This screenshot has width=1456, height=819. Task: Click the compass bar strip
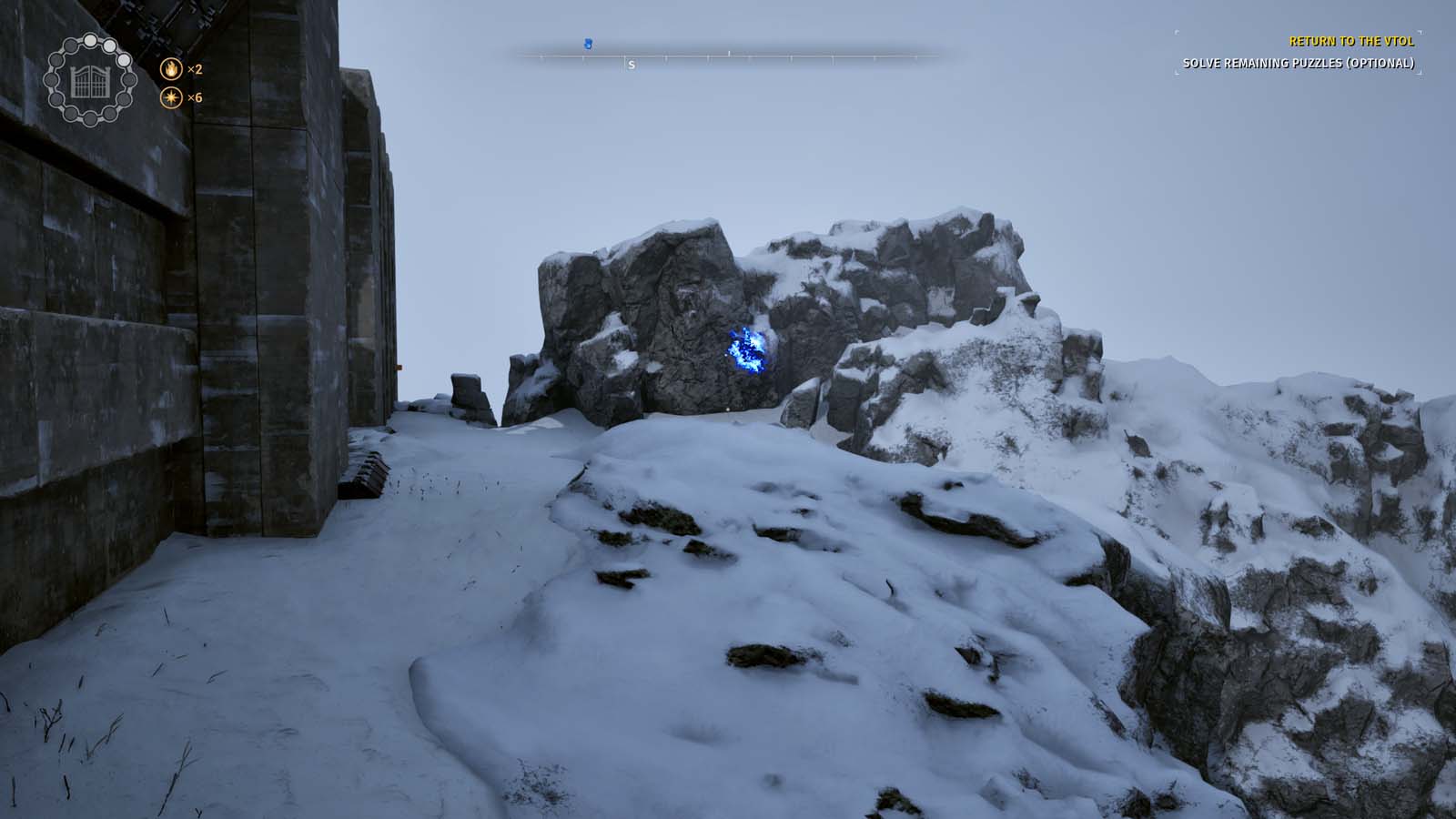click(728, 56)
